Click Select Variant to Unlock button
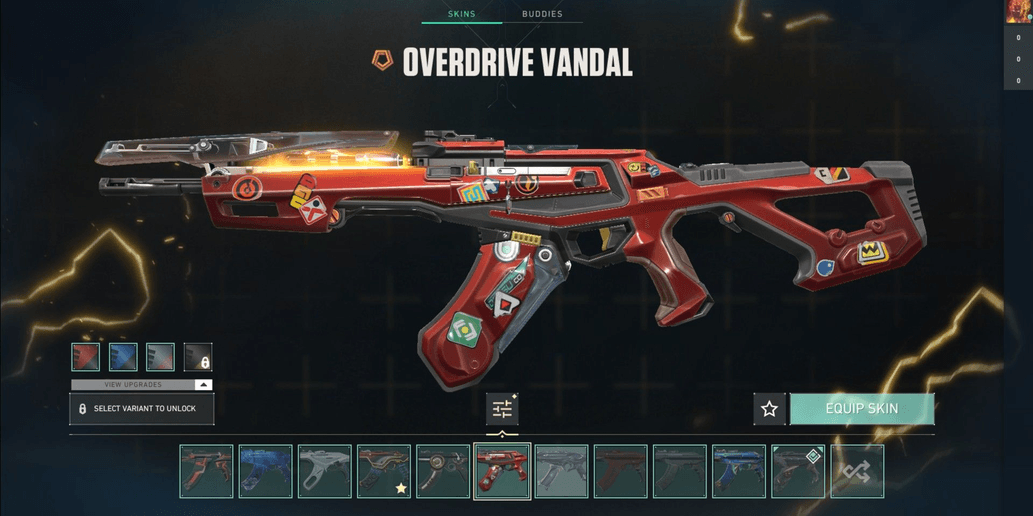 [141, 409]
